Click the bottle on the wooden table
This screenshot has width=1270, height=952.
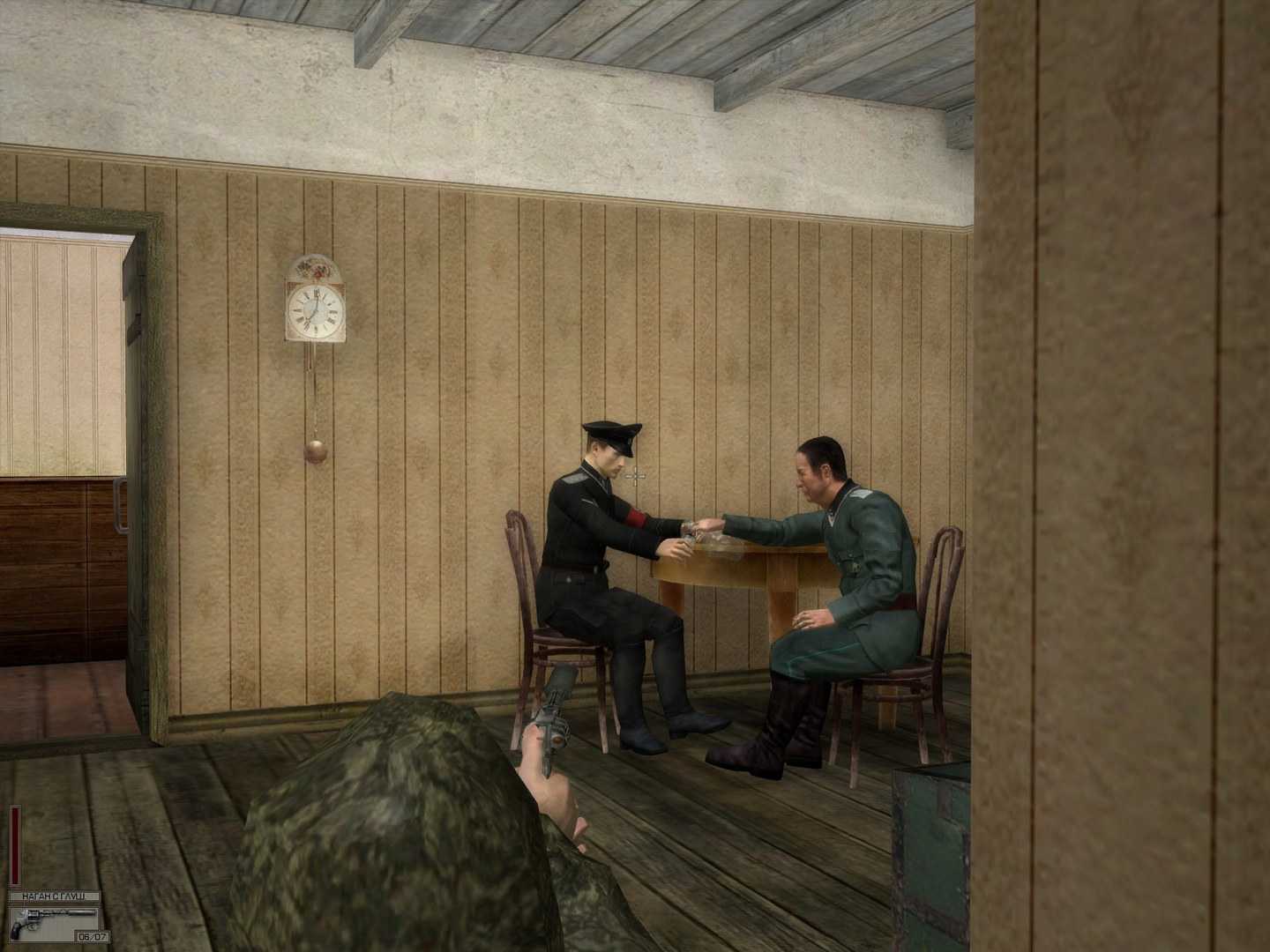click(706, 538)
